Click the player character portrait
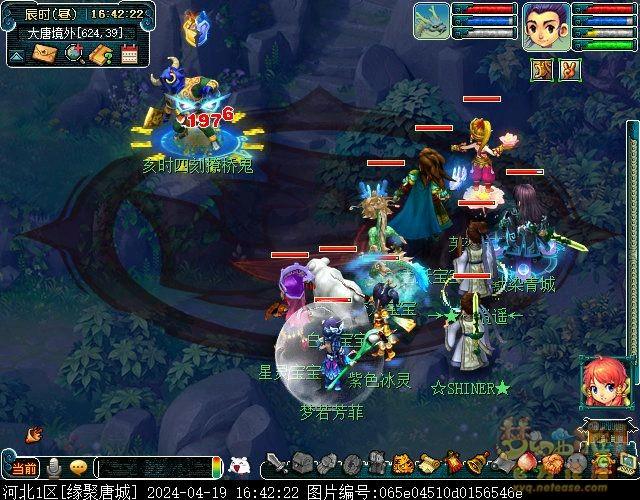Screen dimensions: 640x500 tap(546, 25)
